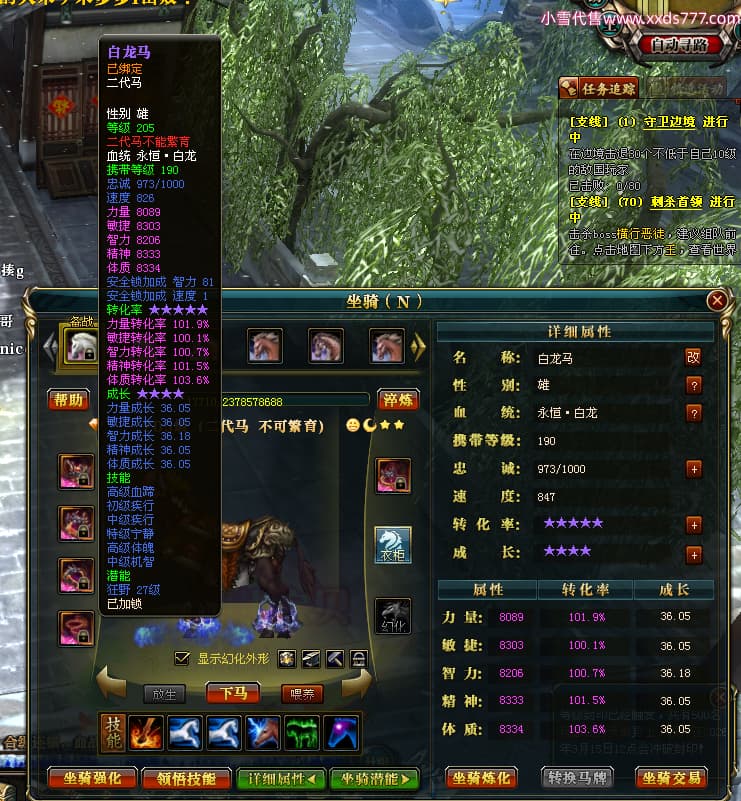Release the mount with 放生
This screenshot has height=801, width=741.
pyautogui.click(x=164, y=693)
